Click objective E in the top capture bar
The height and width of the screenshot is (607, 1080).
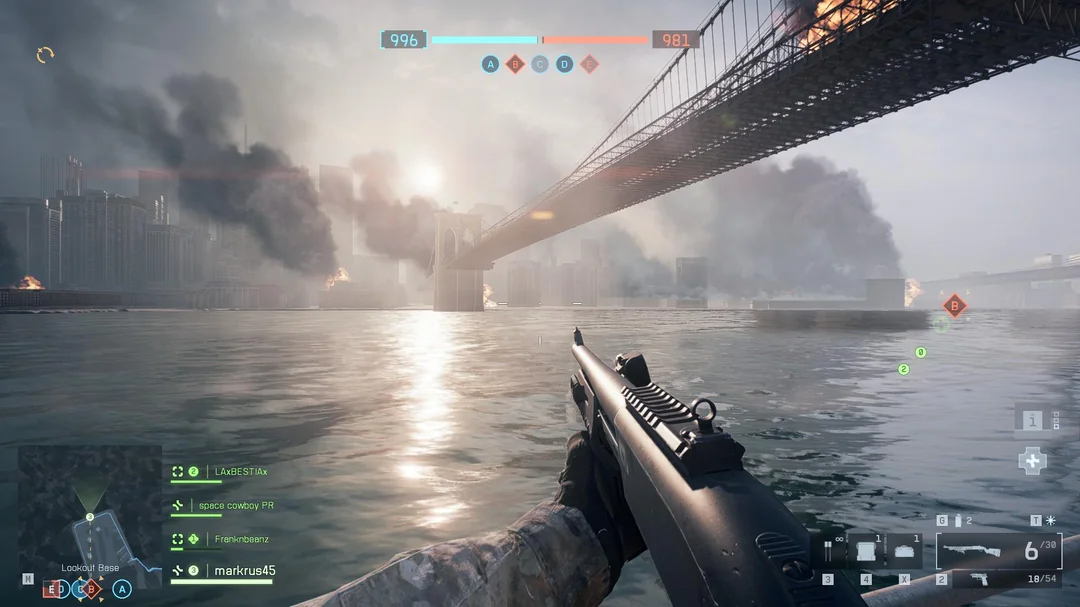click(x=590, y=64)
